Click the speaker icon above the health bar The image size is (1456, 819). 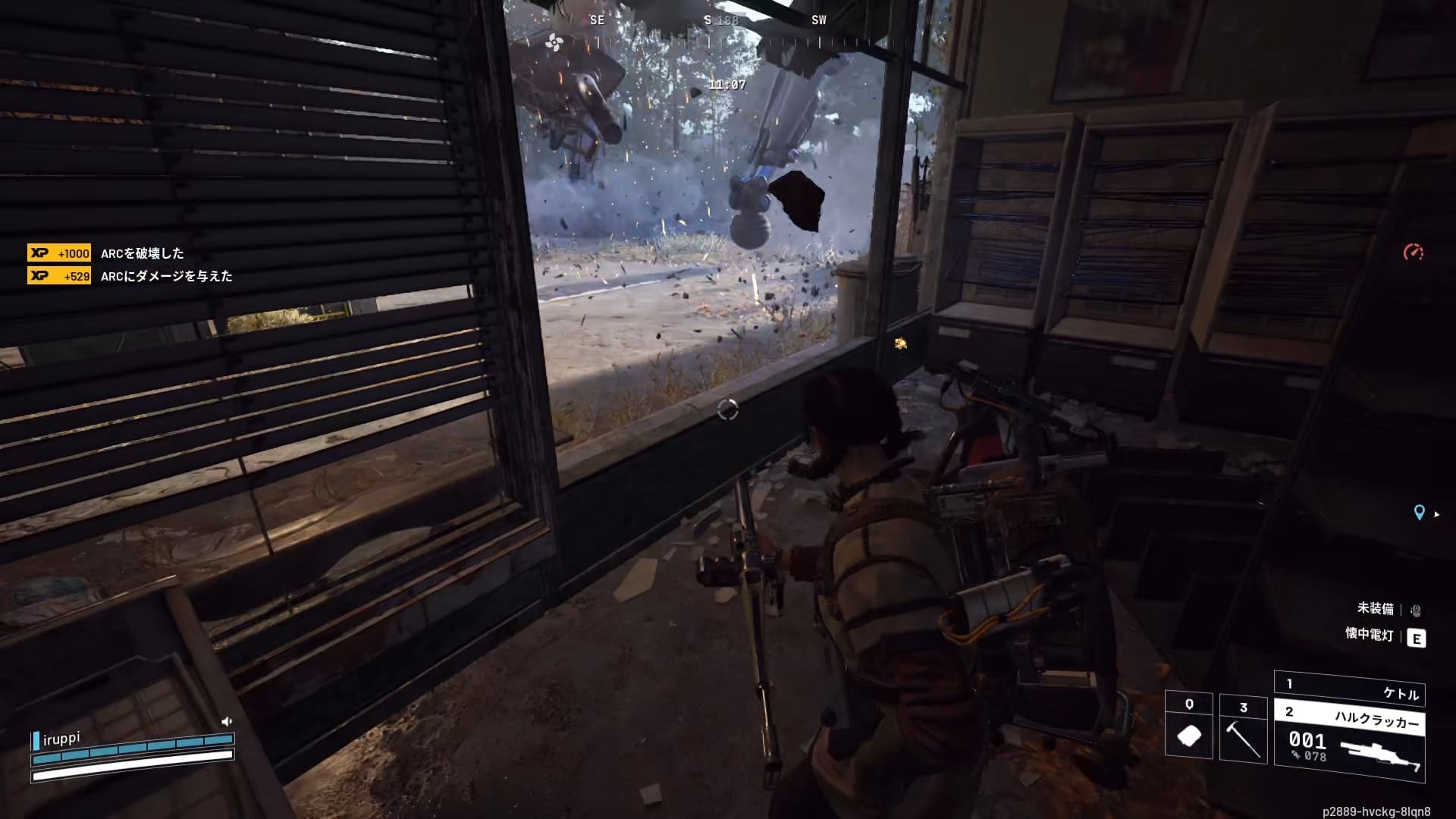tap(226, 721)
